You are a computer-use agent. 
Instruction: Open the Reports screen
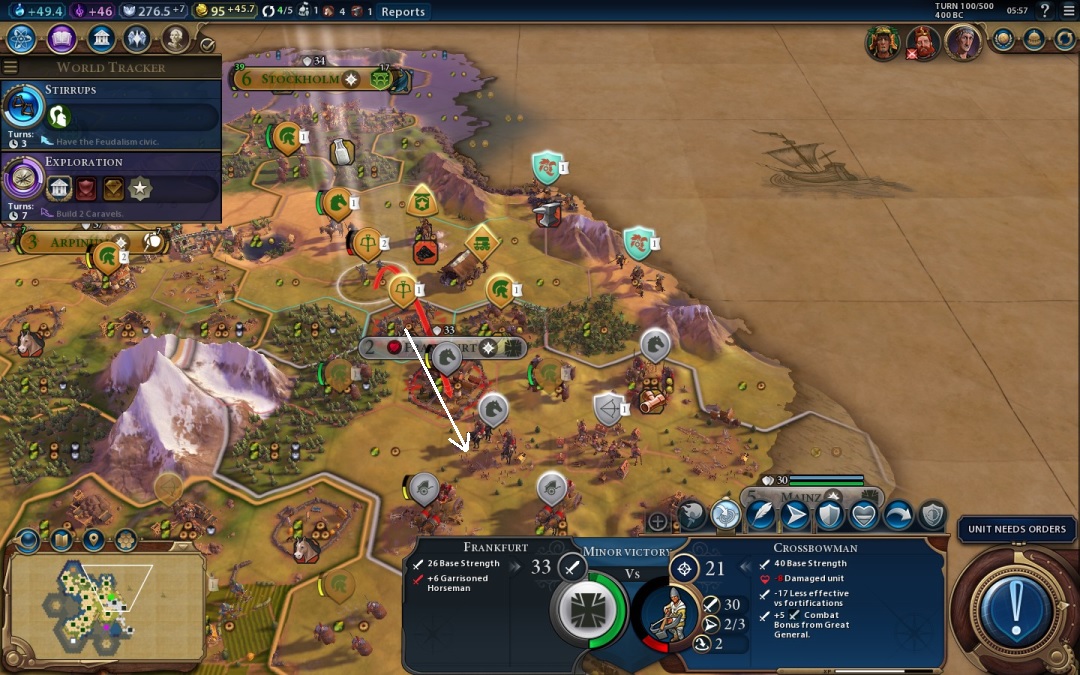tap(403, 12)
